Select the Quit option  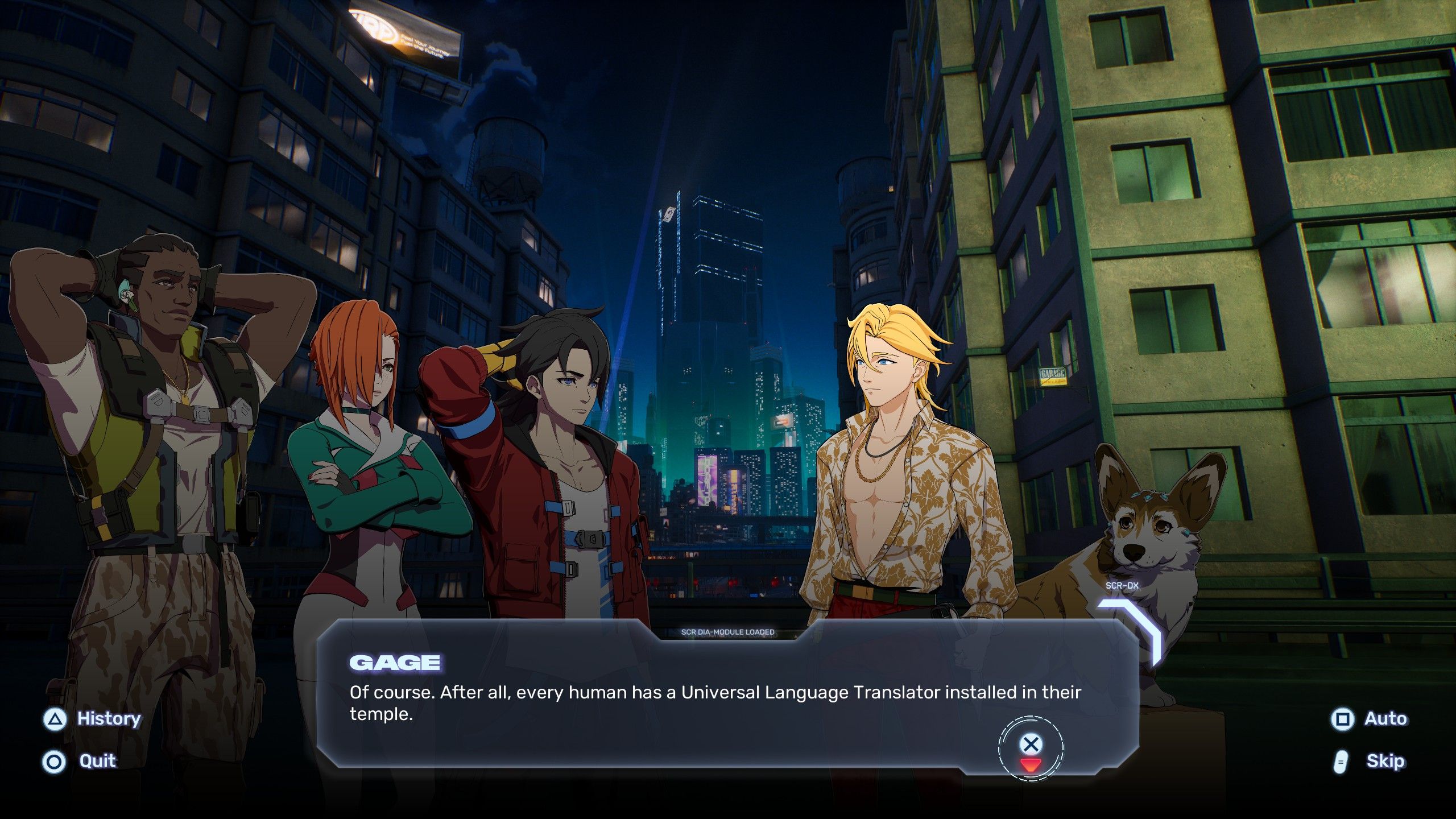click(x=80, y=761)
